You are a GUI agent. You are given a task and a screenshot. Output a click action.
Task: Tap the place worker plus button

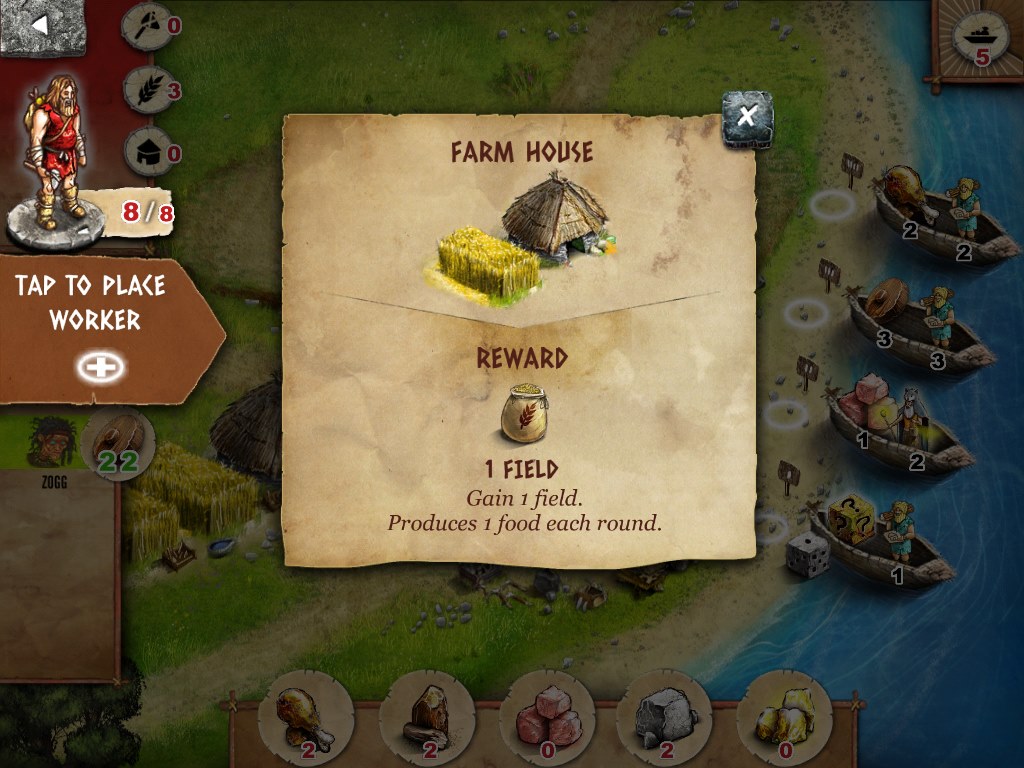[x=101, y=367]
